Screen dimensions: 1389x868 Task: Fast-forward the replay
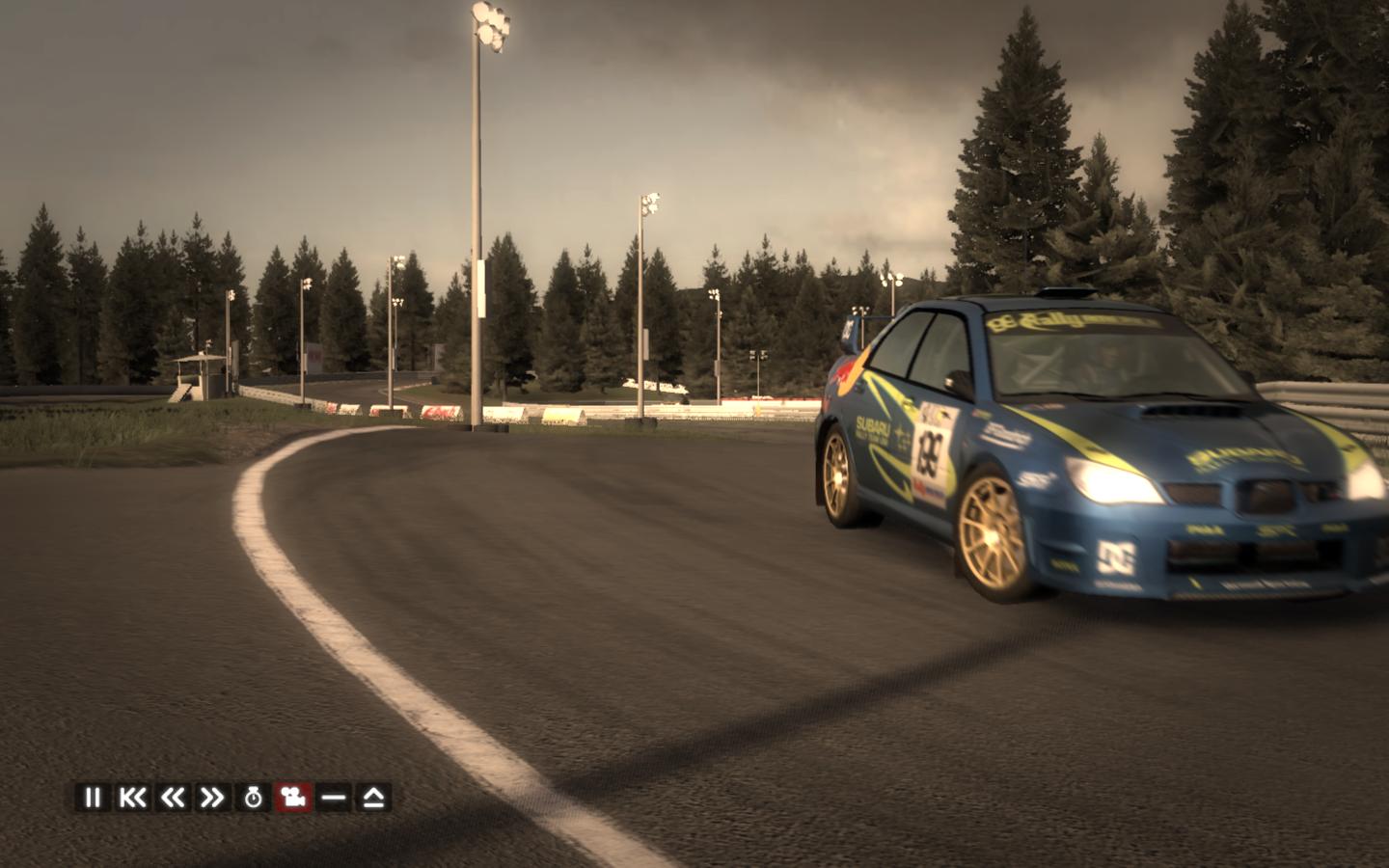[212, 798]
